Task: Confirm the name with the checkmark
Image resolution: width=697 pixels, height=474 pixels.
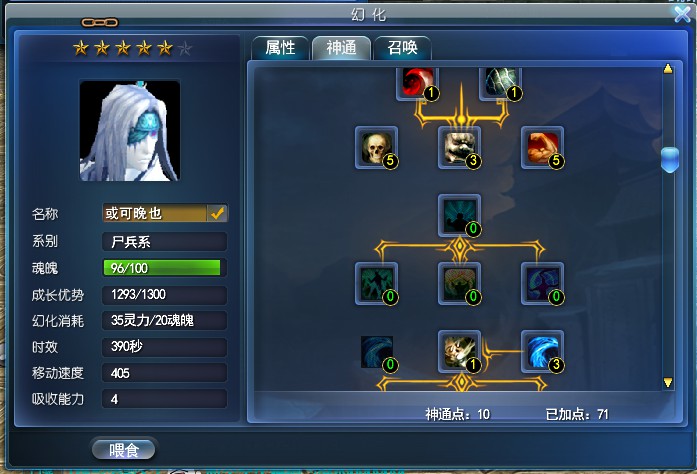Action: click(217, 213)
